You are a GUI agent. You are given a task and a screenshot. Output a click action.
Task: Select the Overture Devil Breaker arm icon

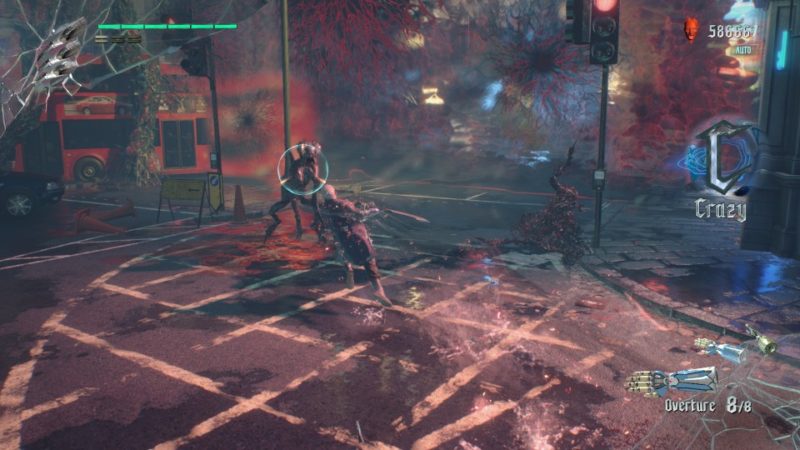(x=672, y=381)
